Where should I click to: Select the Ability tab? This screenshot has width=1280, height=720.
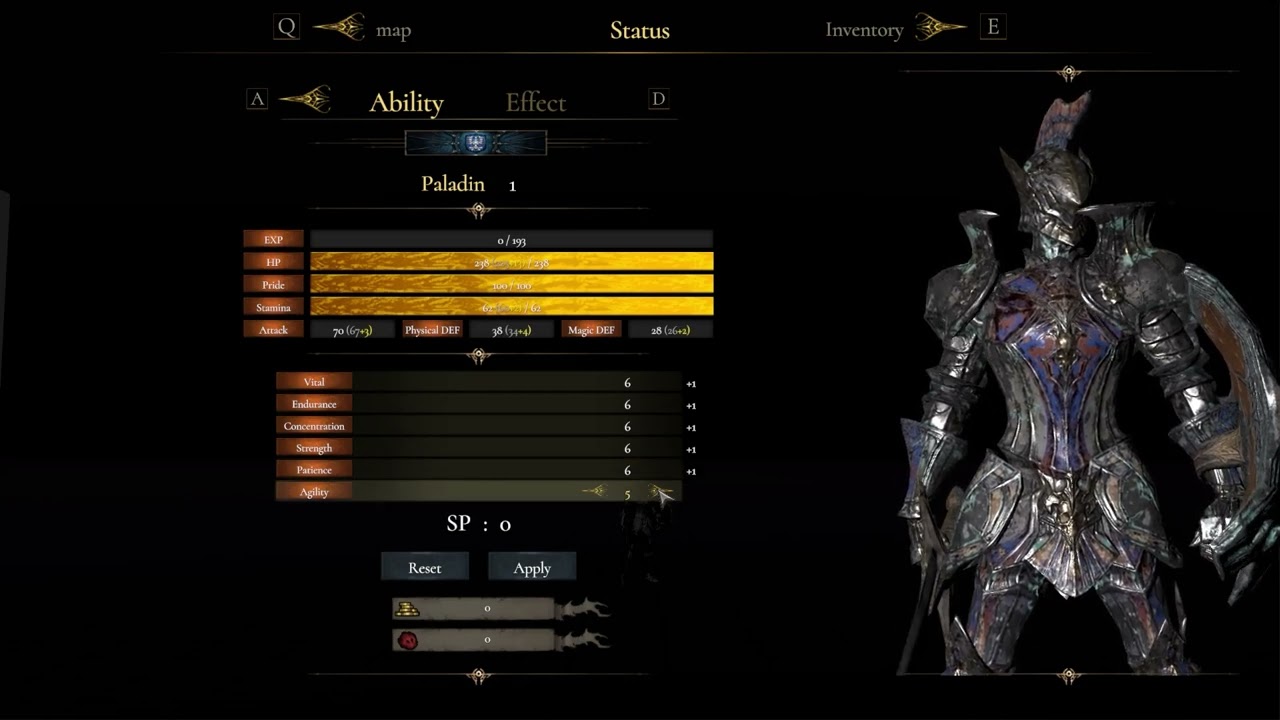click(x=406, y=103)
